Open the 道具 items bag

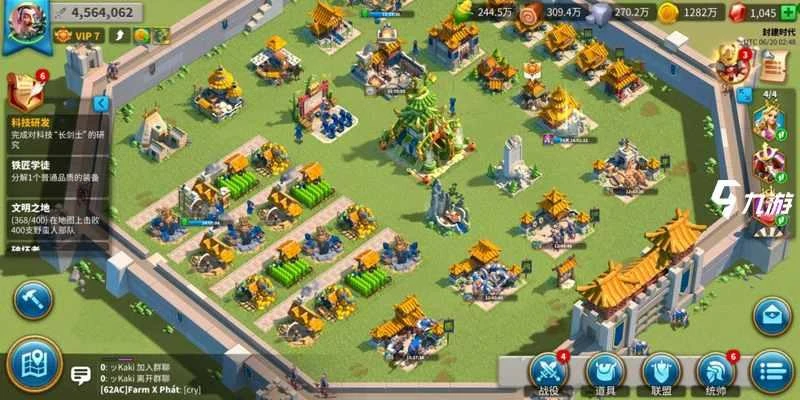(x=606, y=373)
